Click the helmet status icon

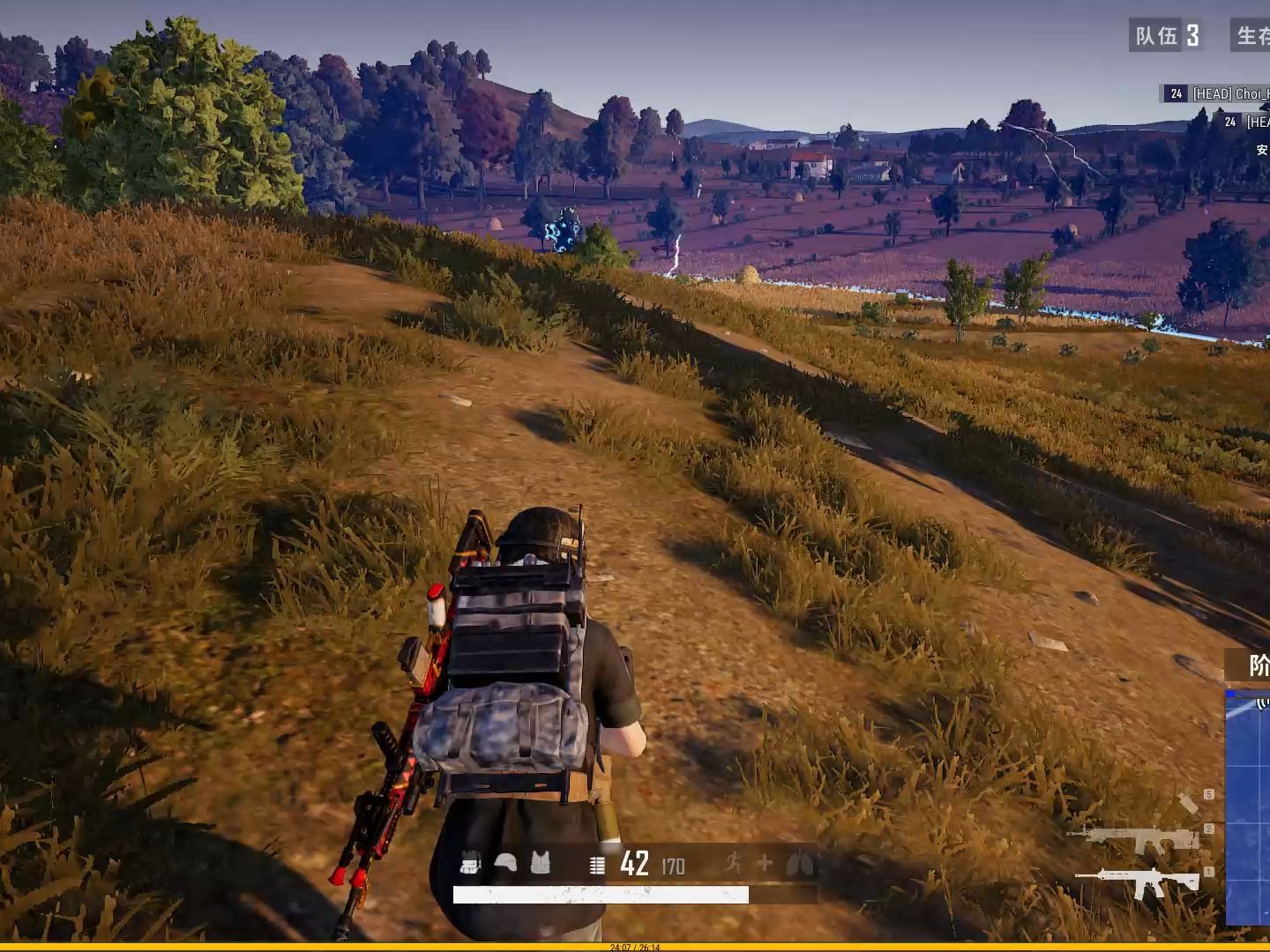505,864
